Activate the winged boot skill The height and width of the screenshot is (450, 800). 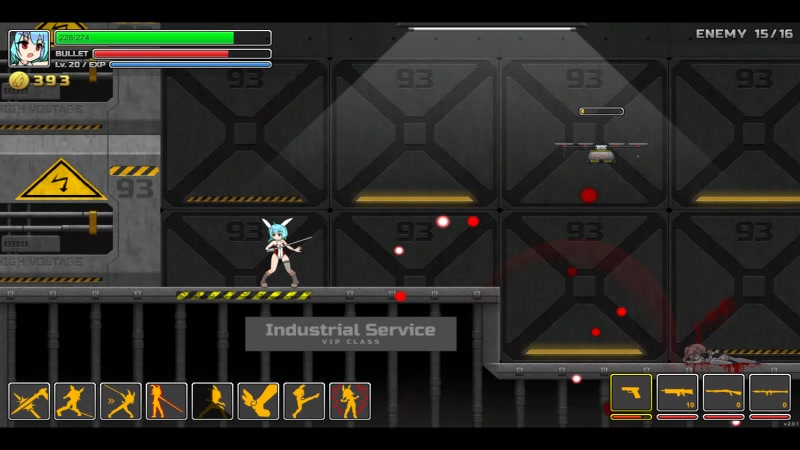258,401
